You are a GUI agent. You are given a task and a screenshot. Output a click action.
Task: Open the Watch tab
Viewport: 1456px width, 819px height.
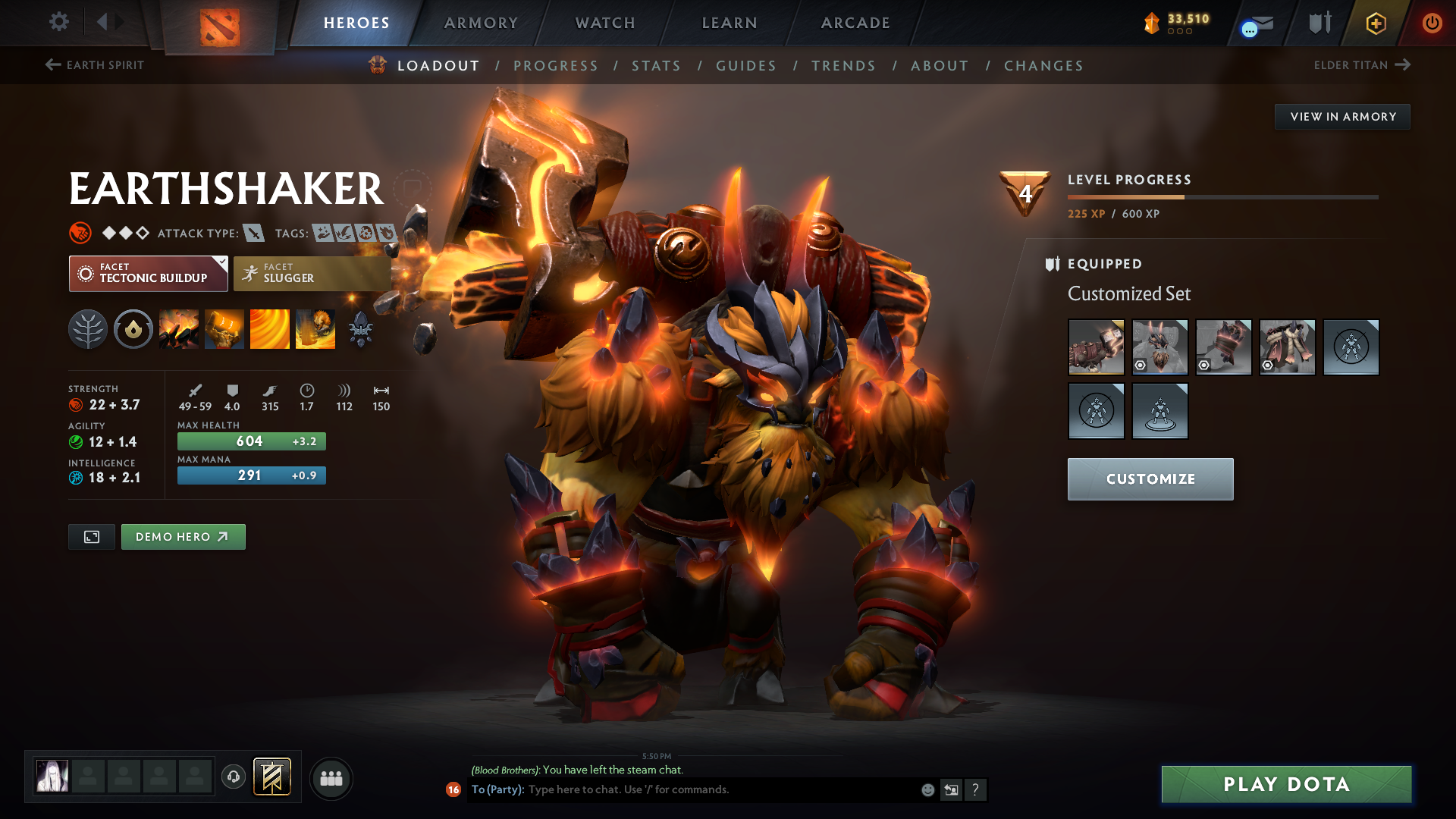pyautogui.click(x=605, y=23)
